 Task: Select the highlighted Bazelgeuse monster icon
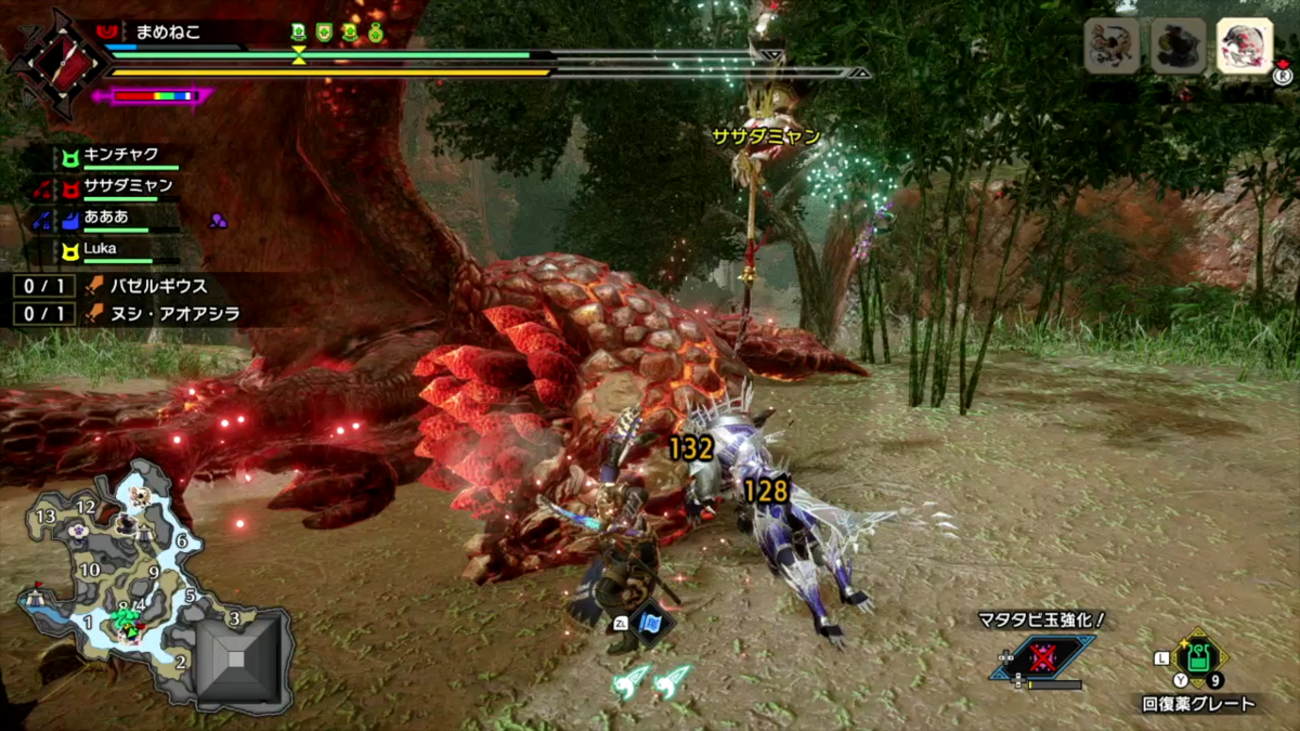[x=1244, y=46]
